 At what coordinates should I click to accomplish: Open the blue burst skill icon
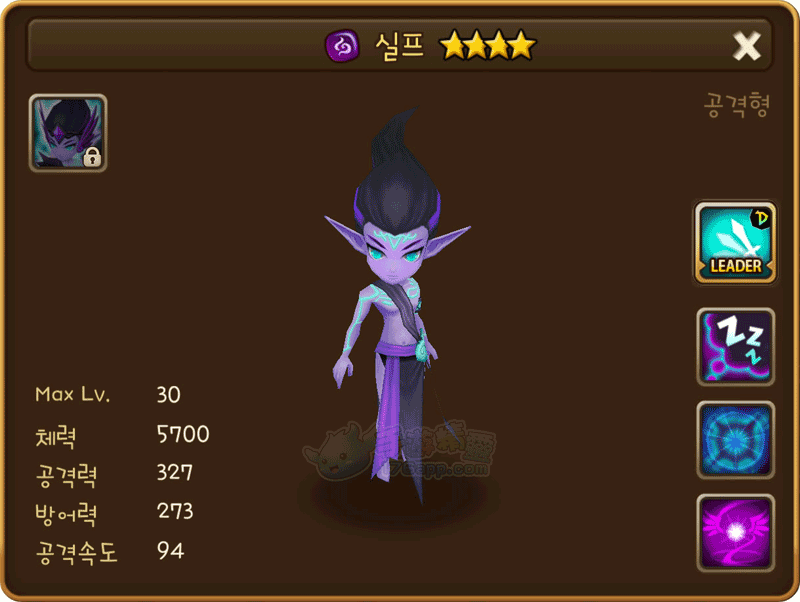[x=735, y=440]
